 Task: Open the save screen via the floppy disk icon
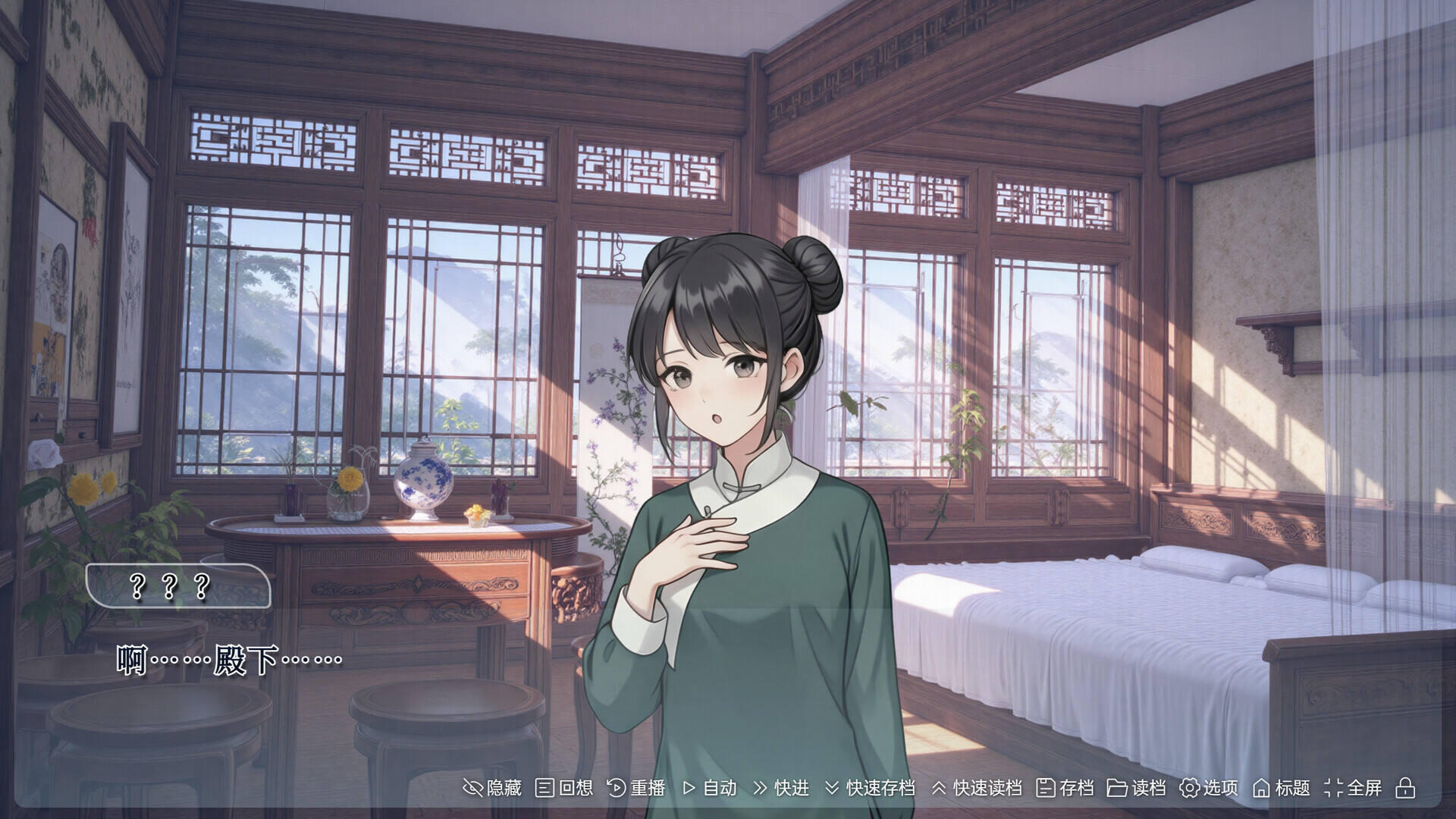tap(1046, 789)
